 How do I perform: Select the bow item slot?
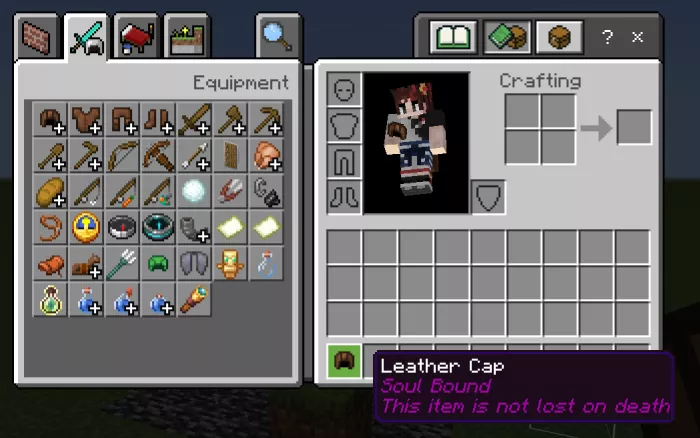[122, 156]
